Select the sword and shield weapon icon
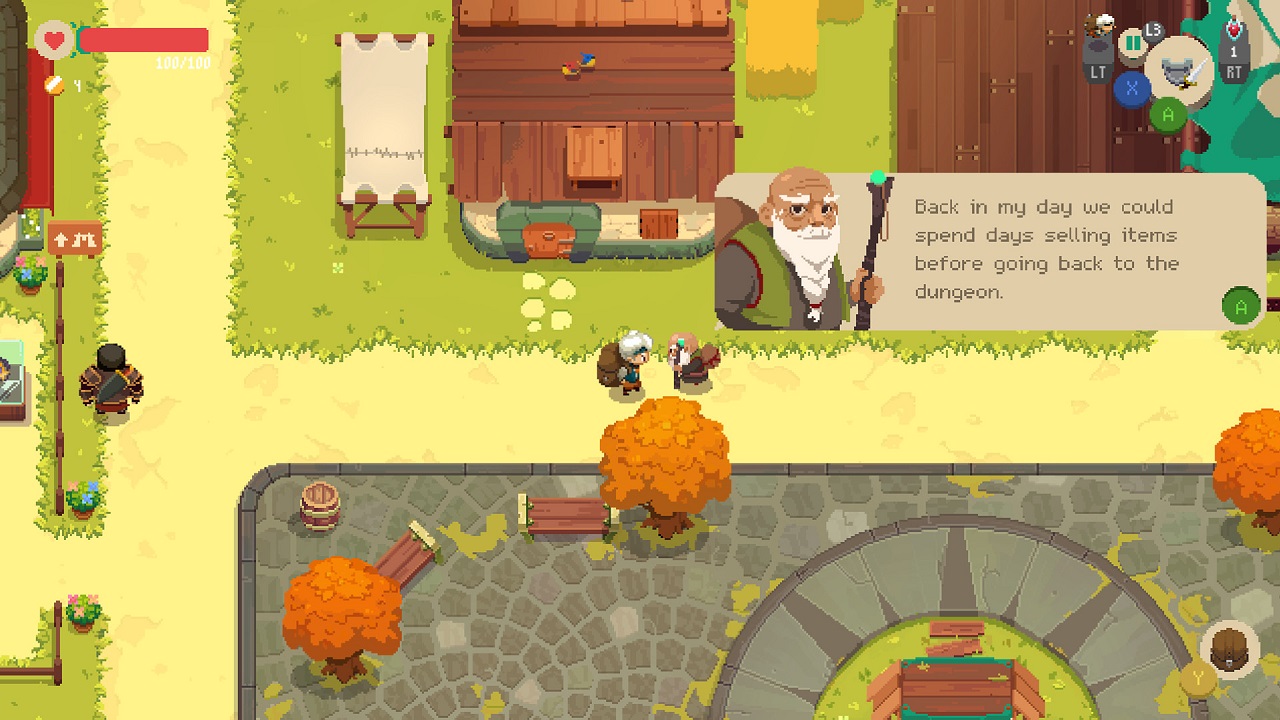The height and width of the screenshot is (720, 1280). [x=1179, y=70]
